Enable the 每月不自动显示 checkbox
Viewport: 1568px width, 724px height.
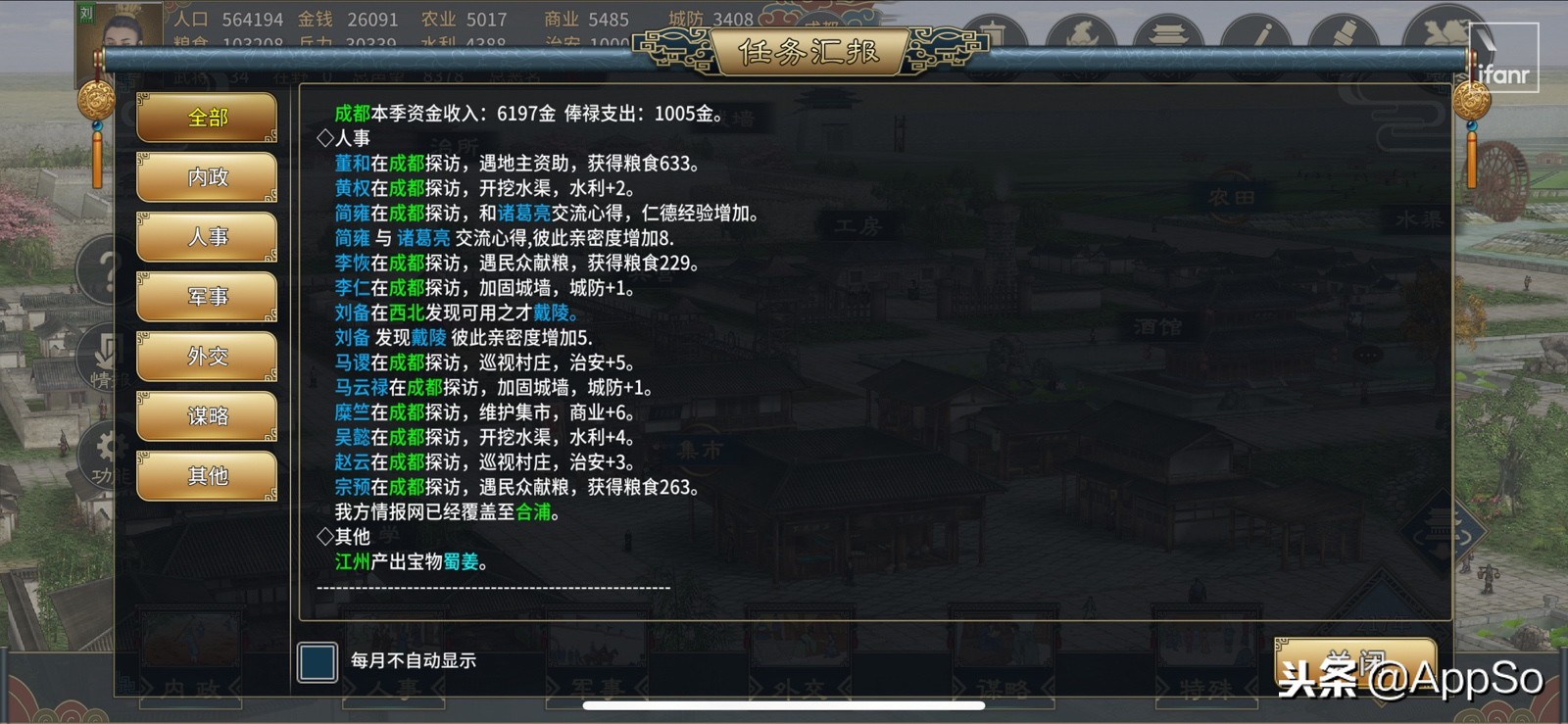coord(316,662)
